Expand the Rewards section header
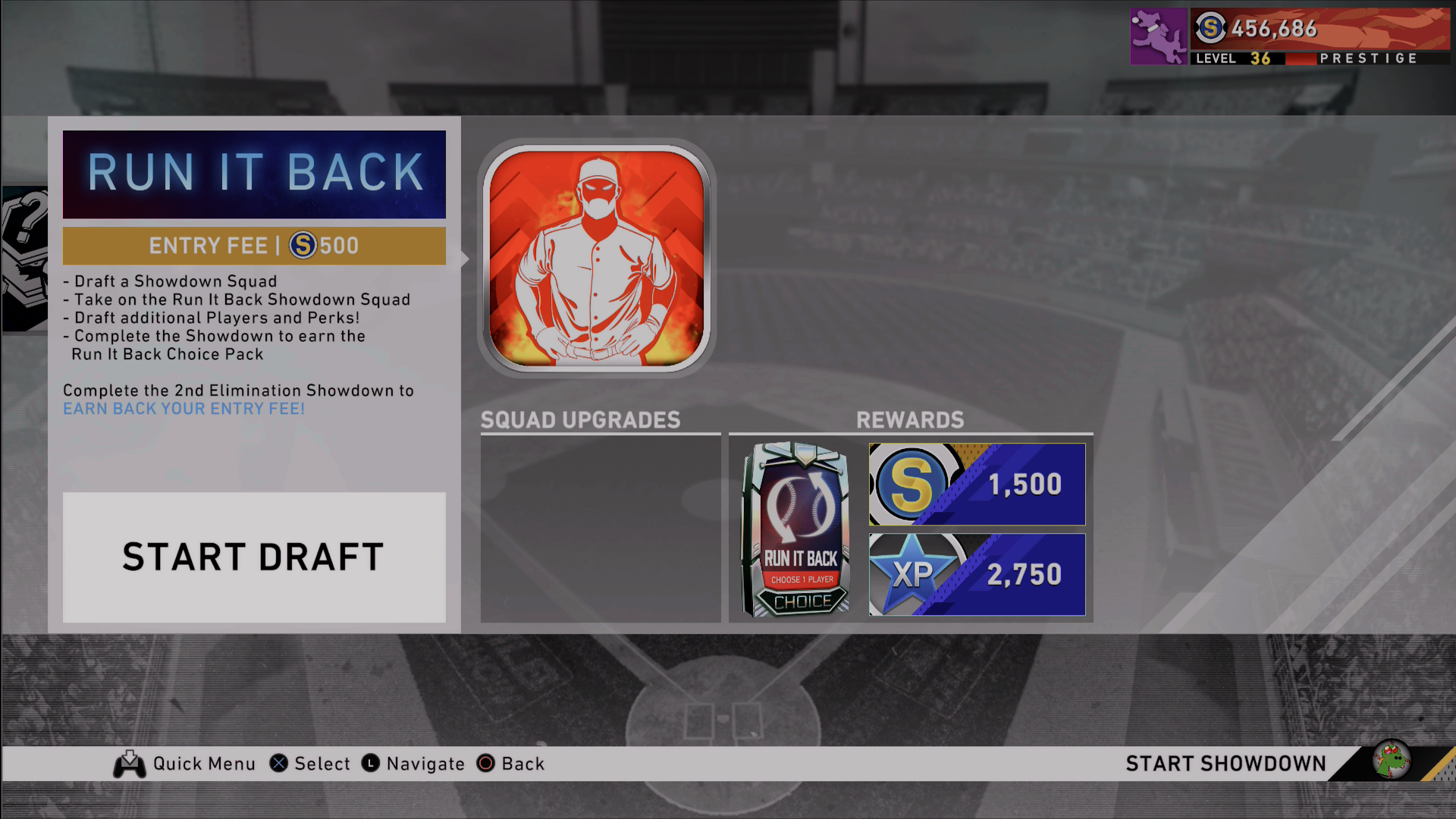Image resolution: width=1456 pixels, height=819 pixels. 910,417
